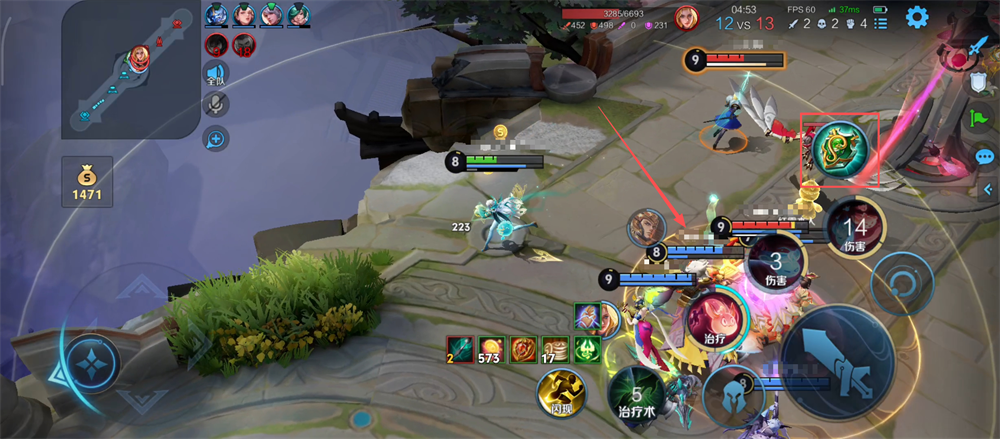Use the 伤害 skill showing 3 cooldown
The height and width of the screenshot is (439, 1000).
click(x=776, y=262)
